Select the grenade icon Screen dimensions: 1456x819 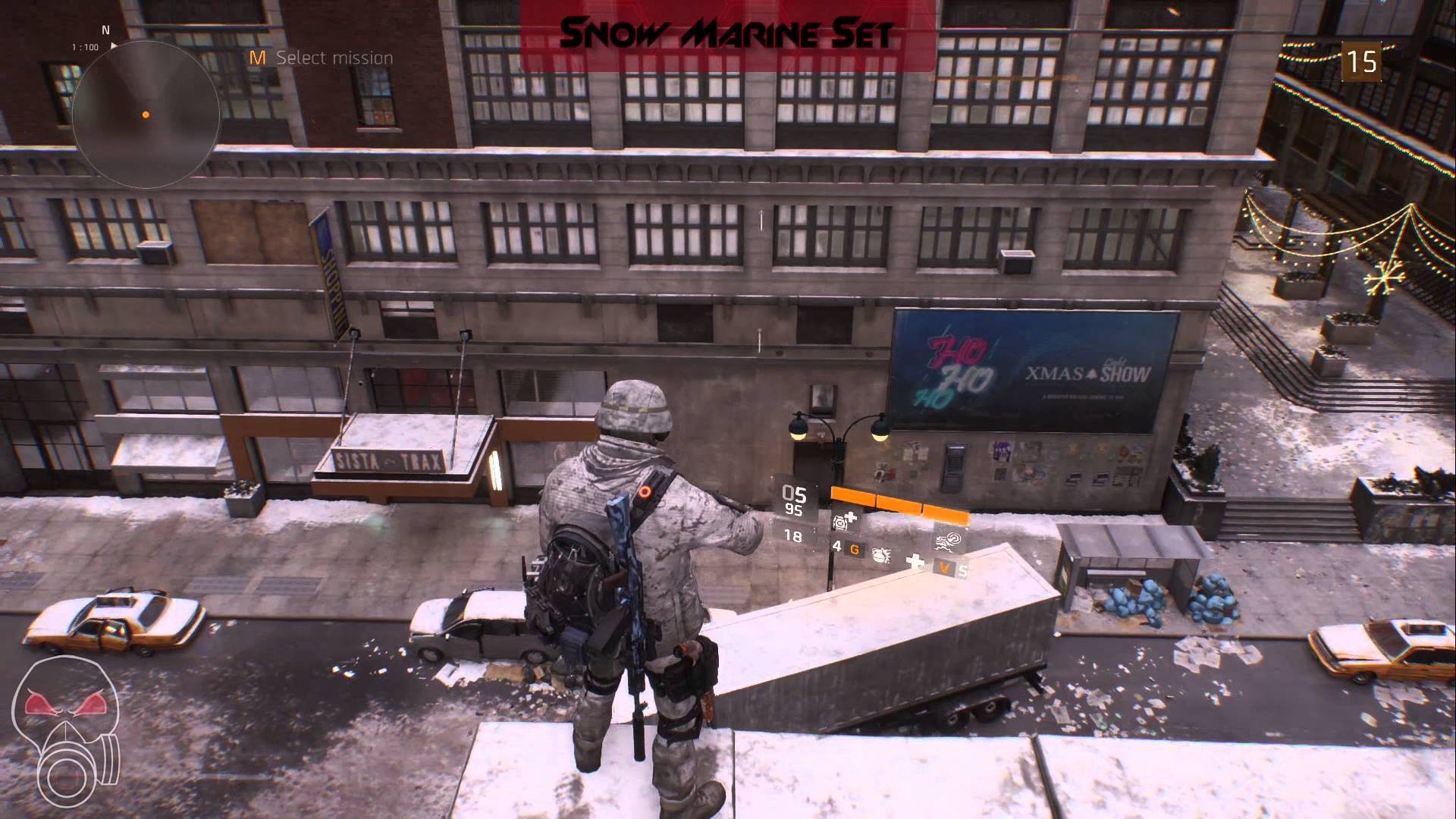pos(880,555)
